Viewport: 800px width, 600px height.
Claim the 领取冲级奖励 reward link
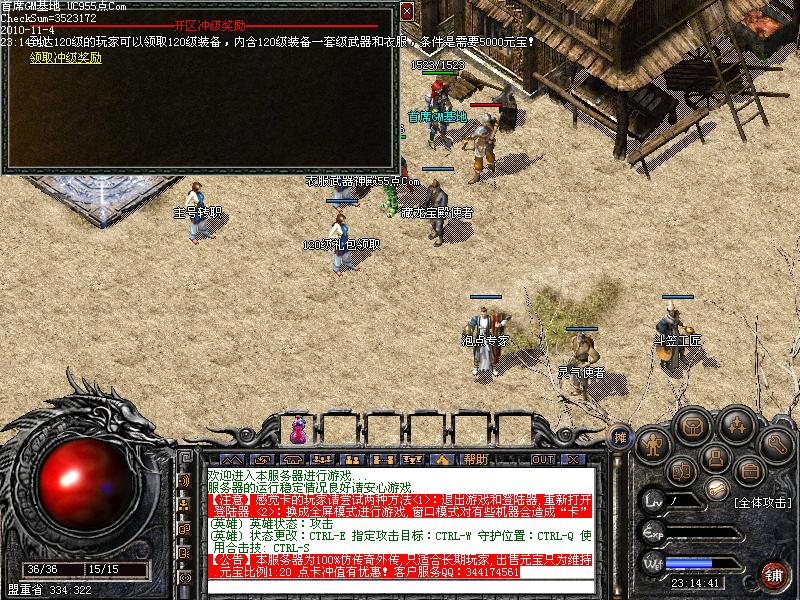coord(65,58)
